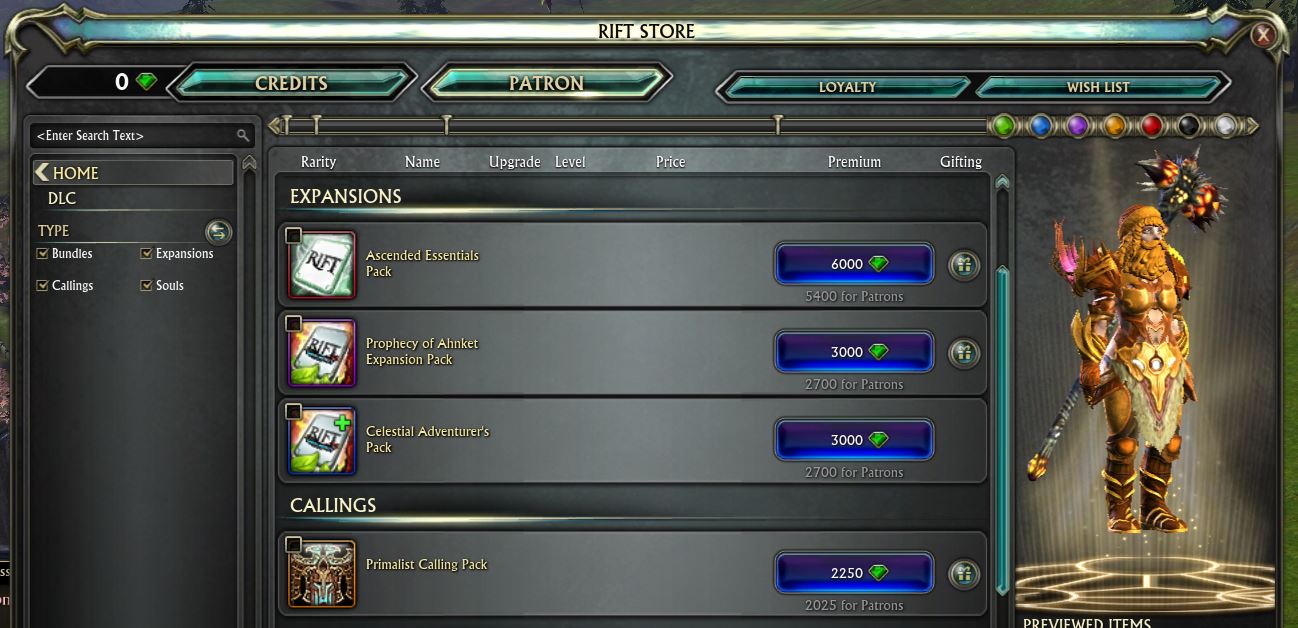Close the Rift Store window

1263,36
